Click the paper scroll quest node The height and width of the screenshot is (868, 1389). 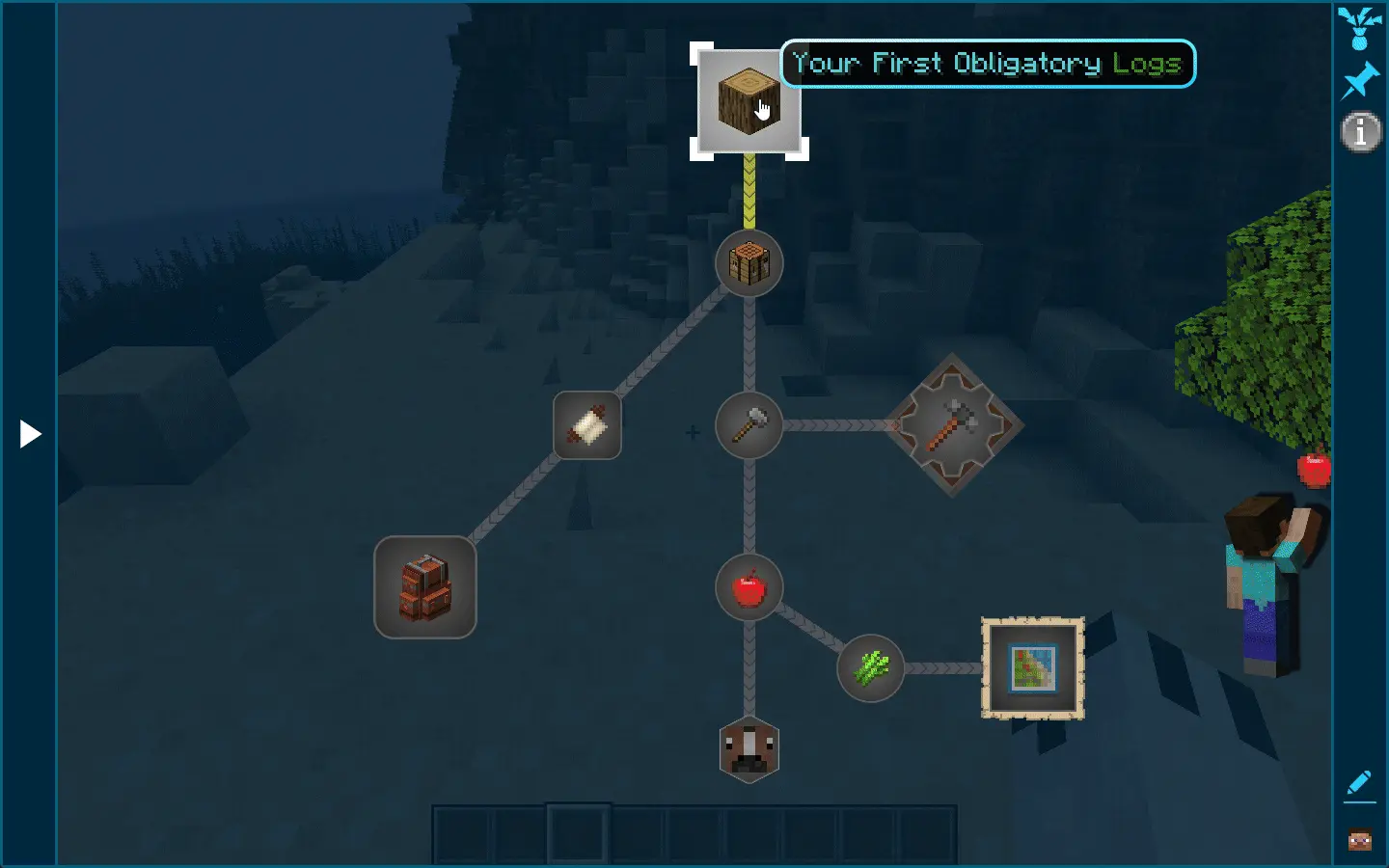pos(586,425)
